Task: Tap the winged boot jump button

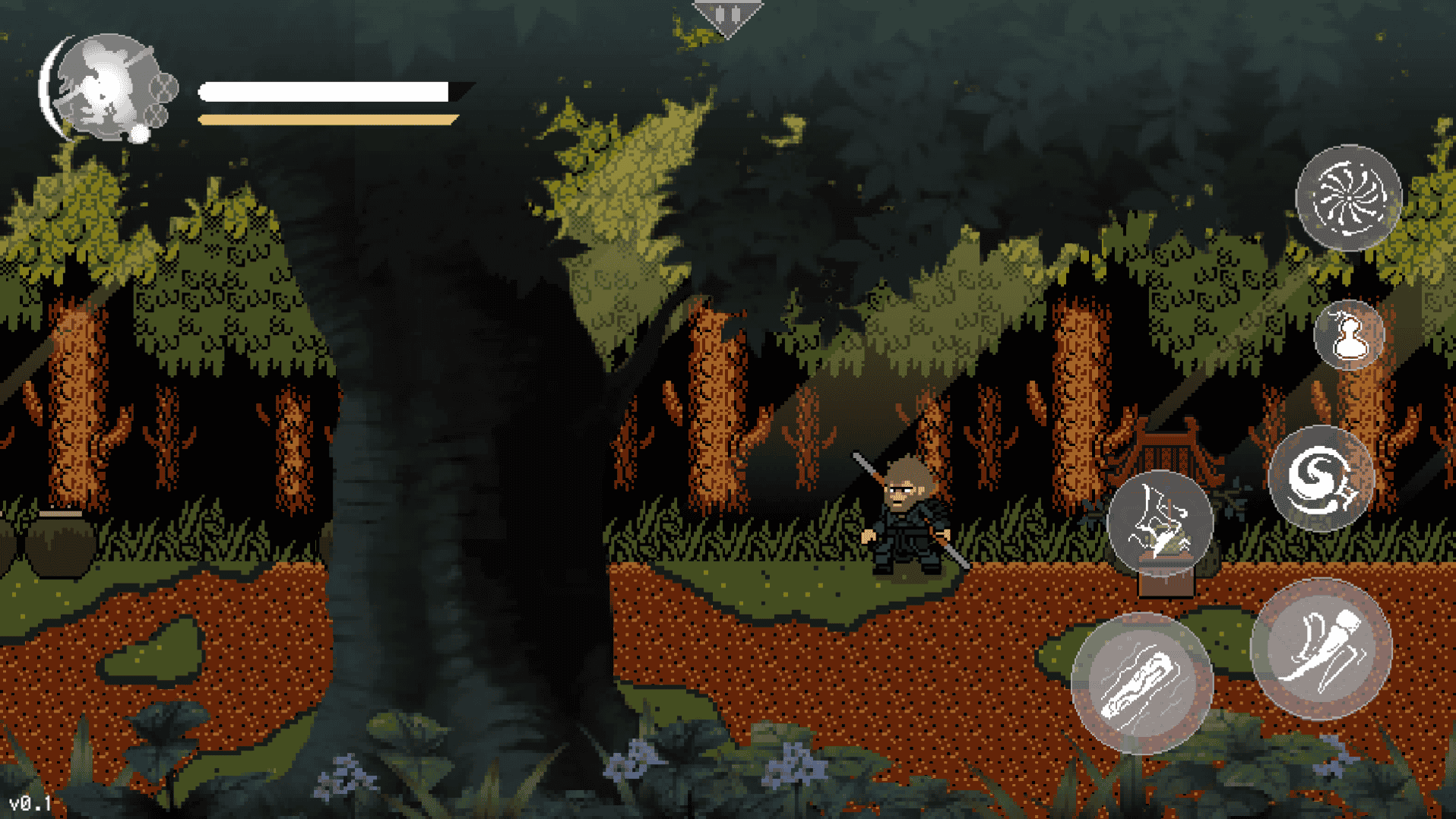Action: [1321, 648]
